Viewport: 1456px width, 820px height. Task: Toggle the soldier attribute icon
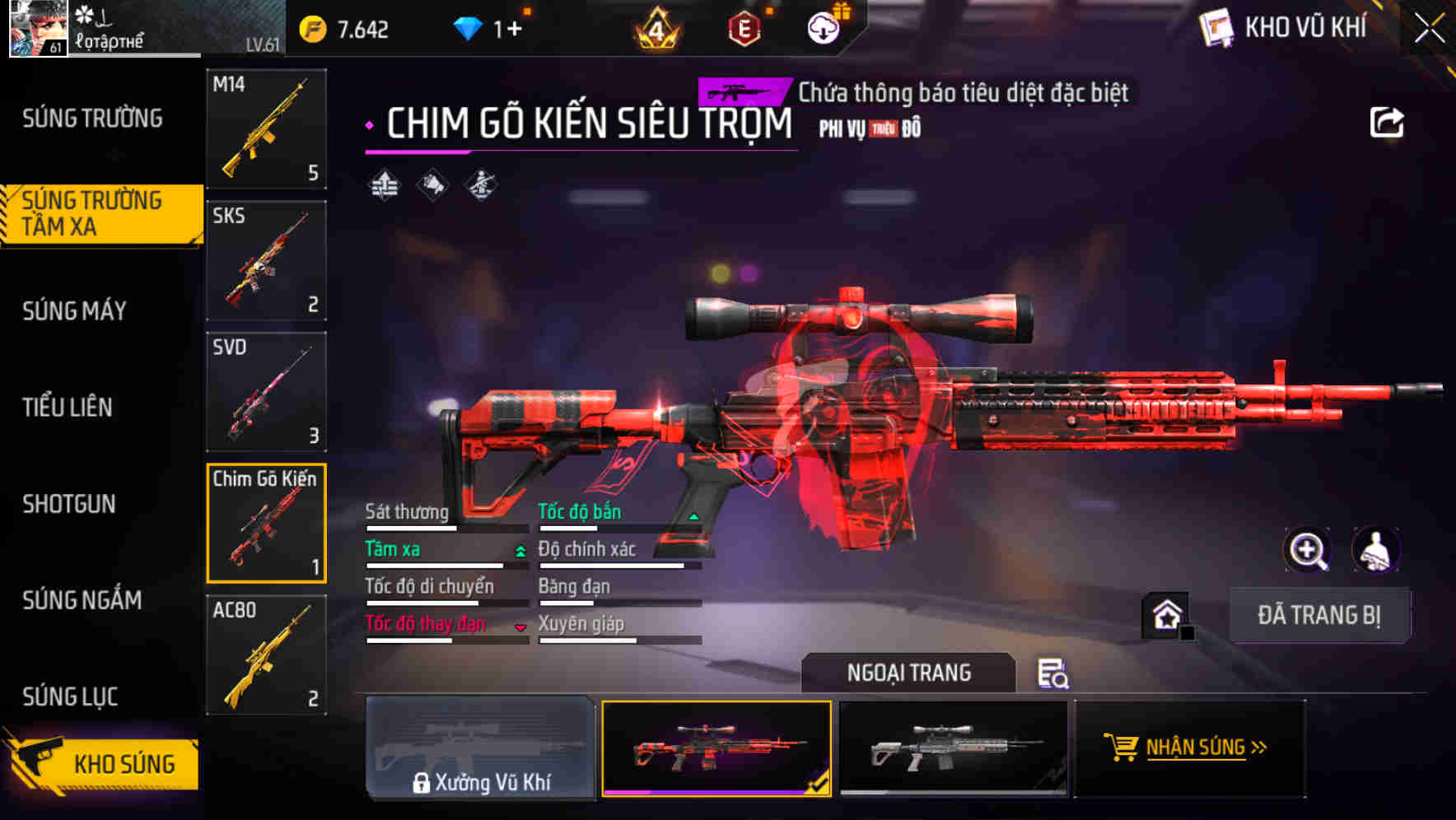pyautogui.click(x=479, y=185)
